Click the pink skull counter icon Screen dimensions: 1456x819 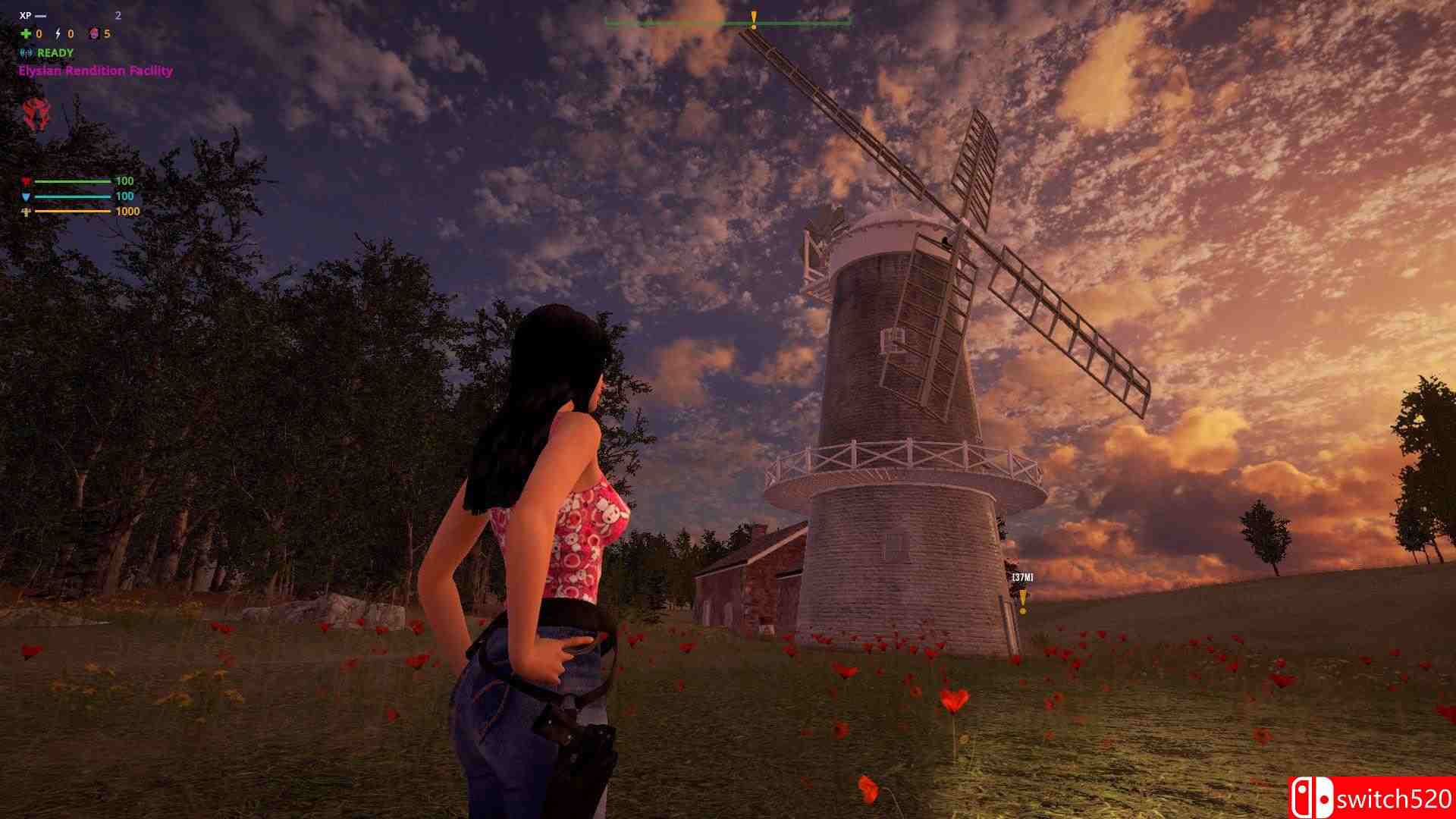94,34
